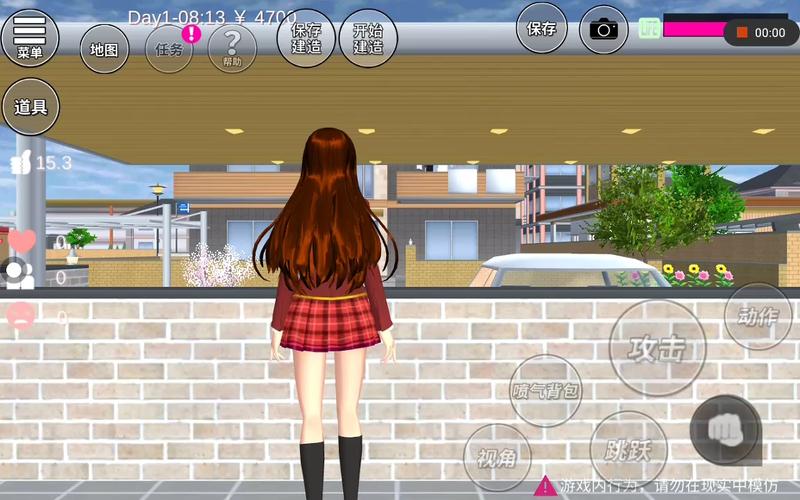Screen dimensions: 800x500
Task: Choose the 动作 action button
Action: click(x=758, y=317)
